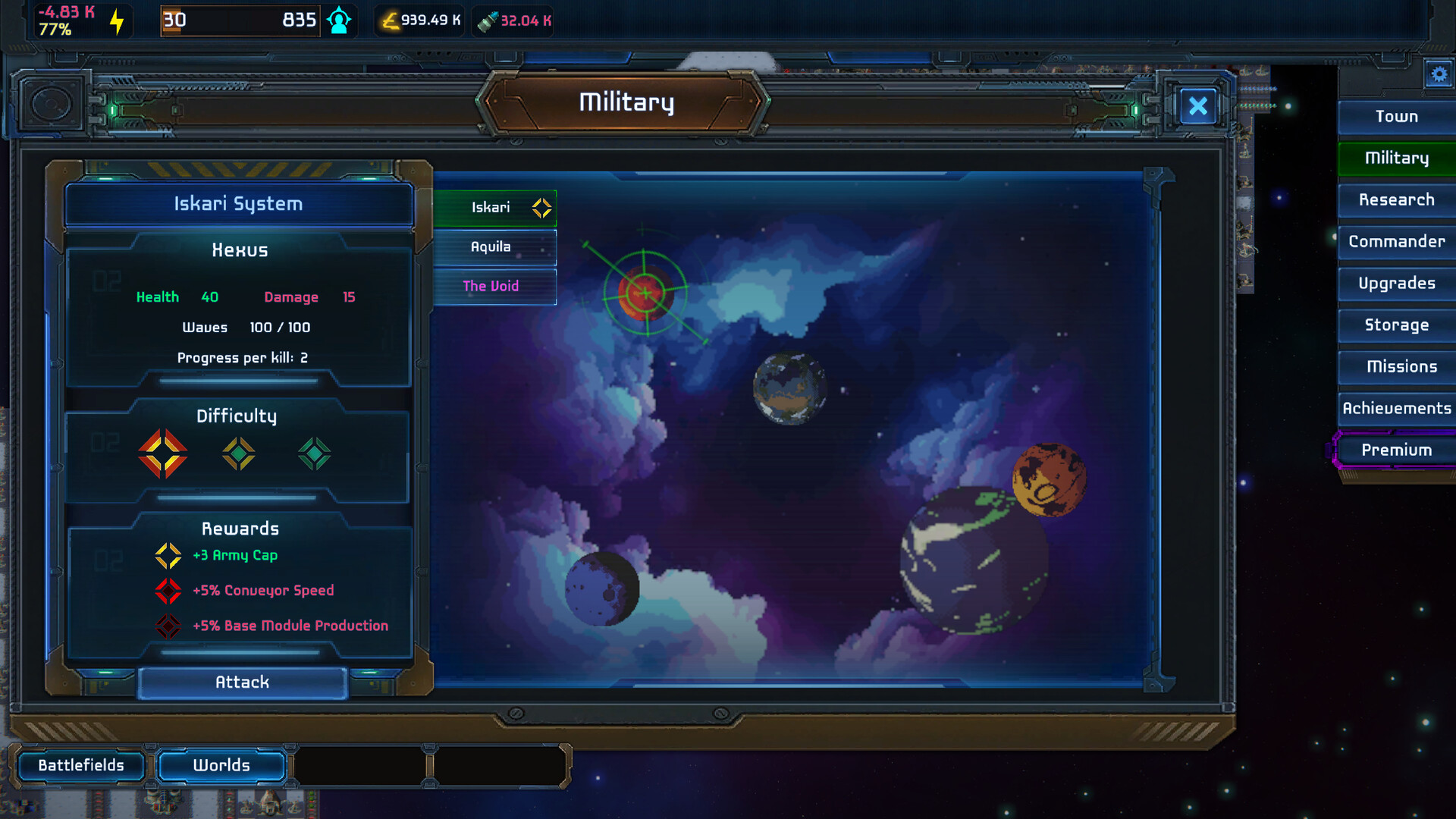Screen dimensions: 1456x819
Task: Click the +5% Conveyor Speed reward entry
Action: 264,591
